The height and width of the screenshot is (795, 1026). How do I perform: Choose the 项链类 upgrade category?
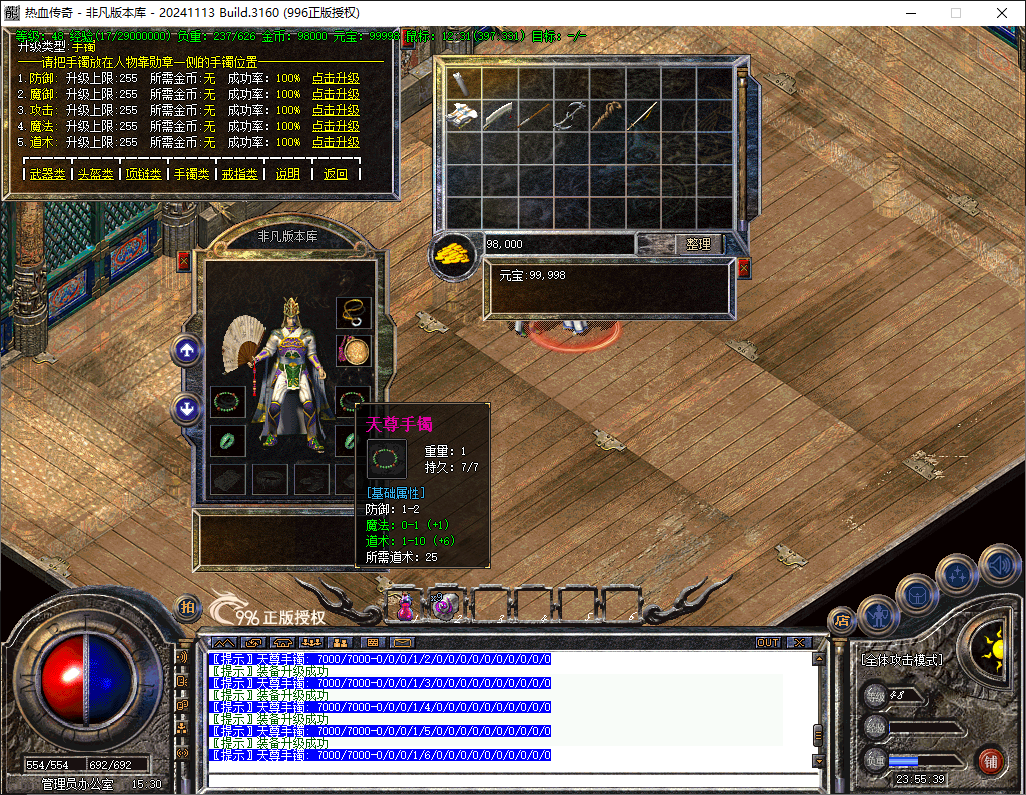point(143,174)
